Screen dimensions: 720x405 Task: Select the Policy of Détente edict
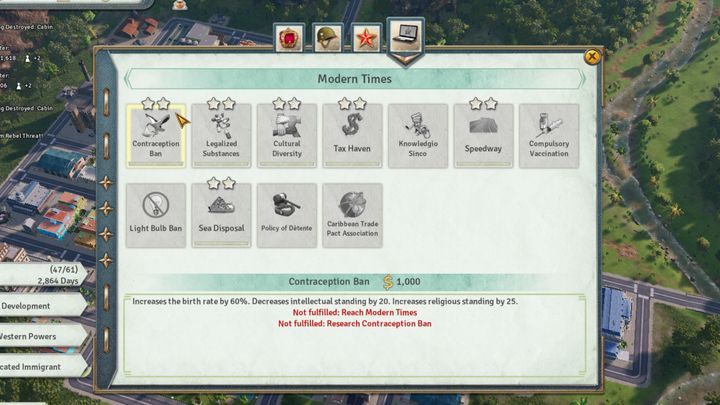point(286,215)
